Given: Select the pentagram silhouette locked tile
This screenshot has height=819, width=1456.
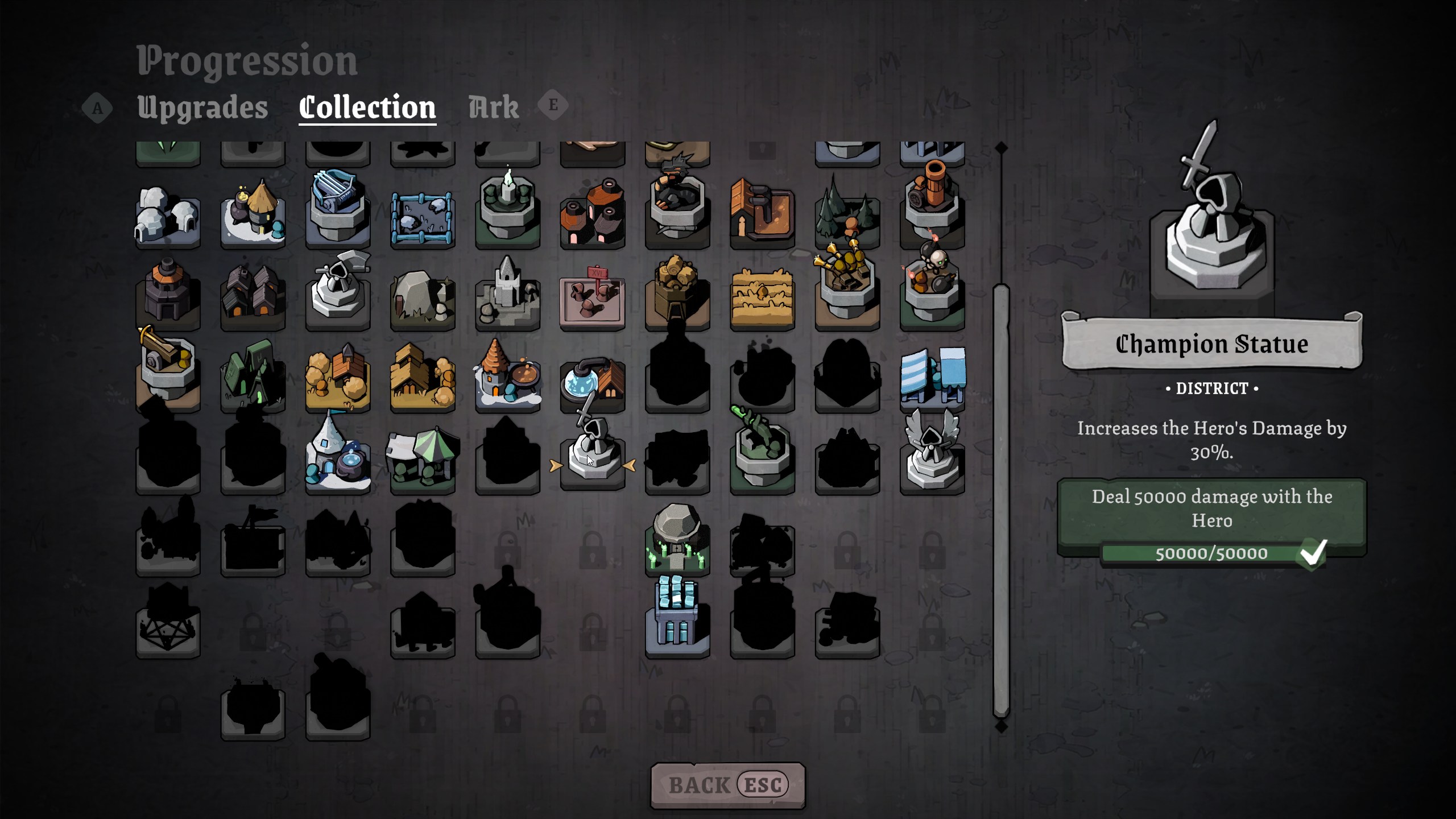Looking at the screenshot, I should pos(168,624).
